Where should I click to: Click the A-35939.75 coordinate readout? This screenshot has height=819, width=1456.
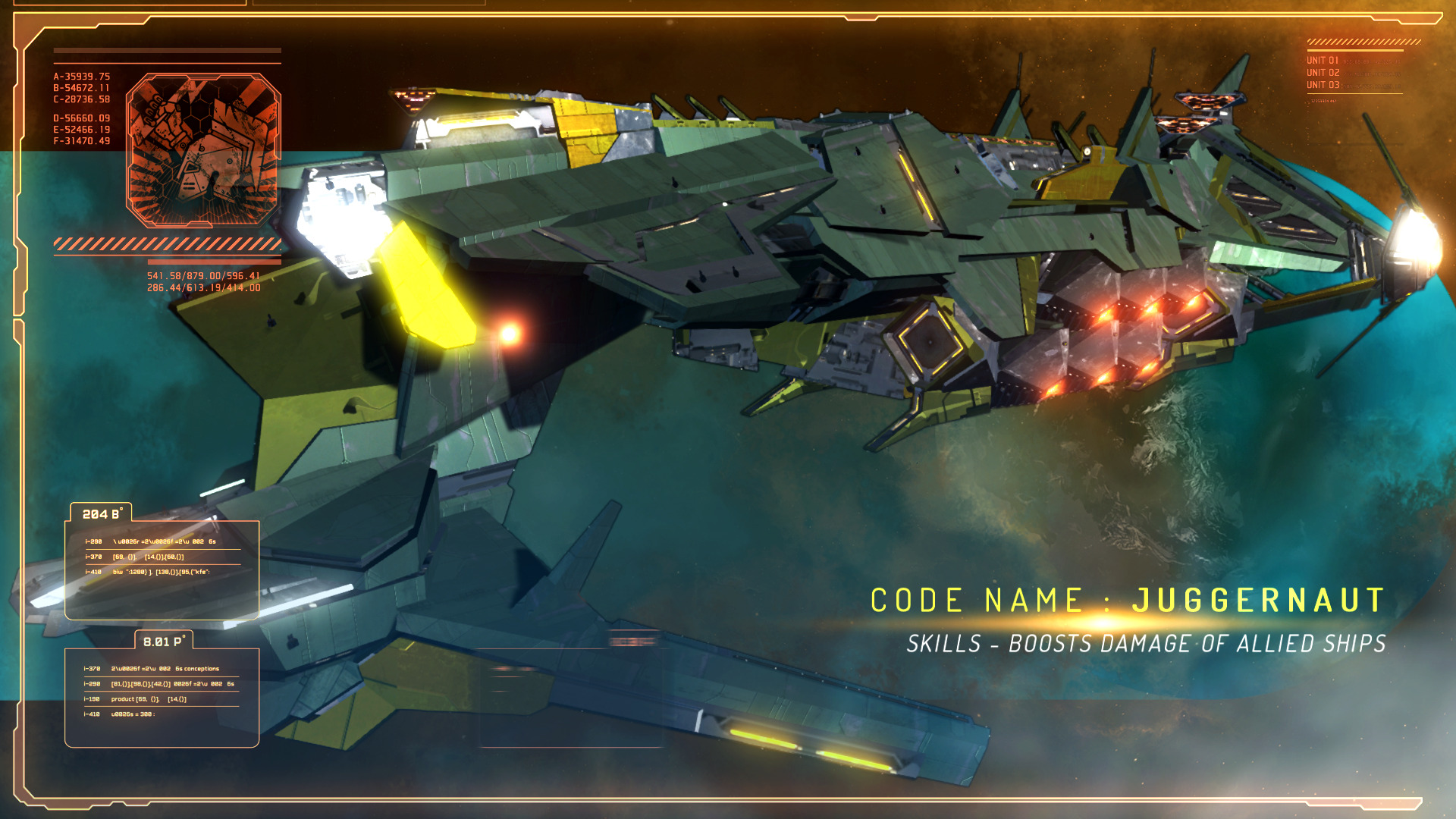click(x=82, y=76)
